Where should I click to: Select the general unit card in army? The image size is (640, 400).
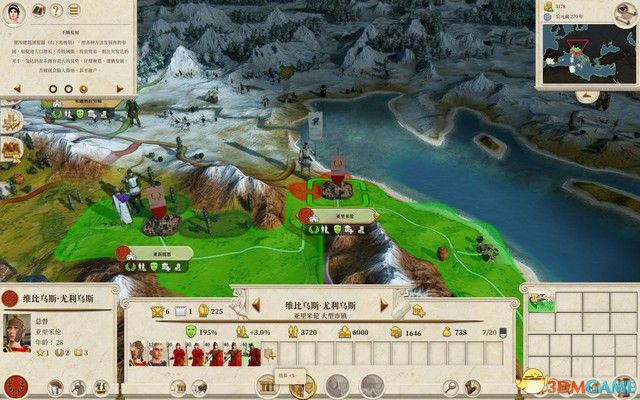137,352
